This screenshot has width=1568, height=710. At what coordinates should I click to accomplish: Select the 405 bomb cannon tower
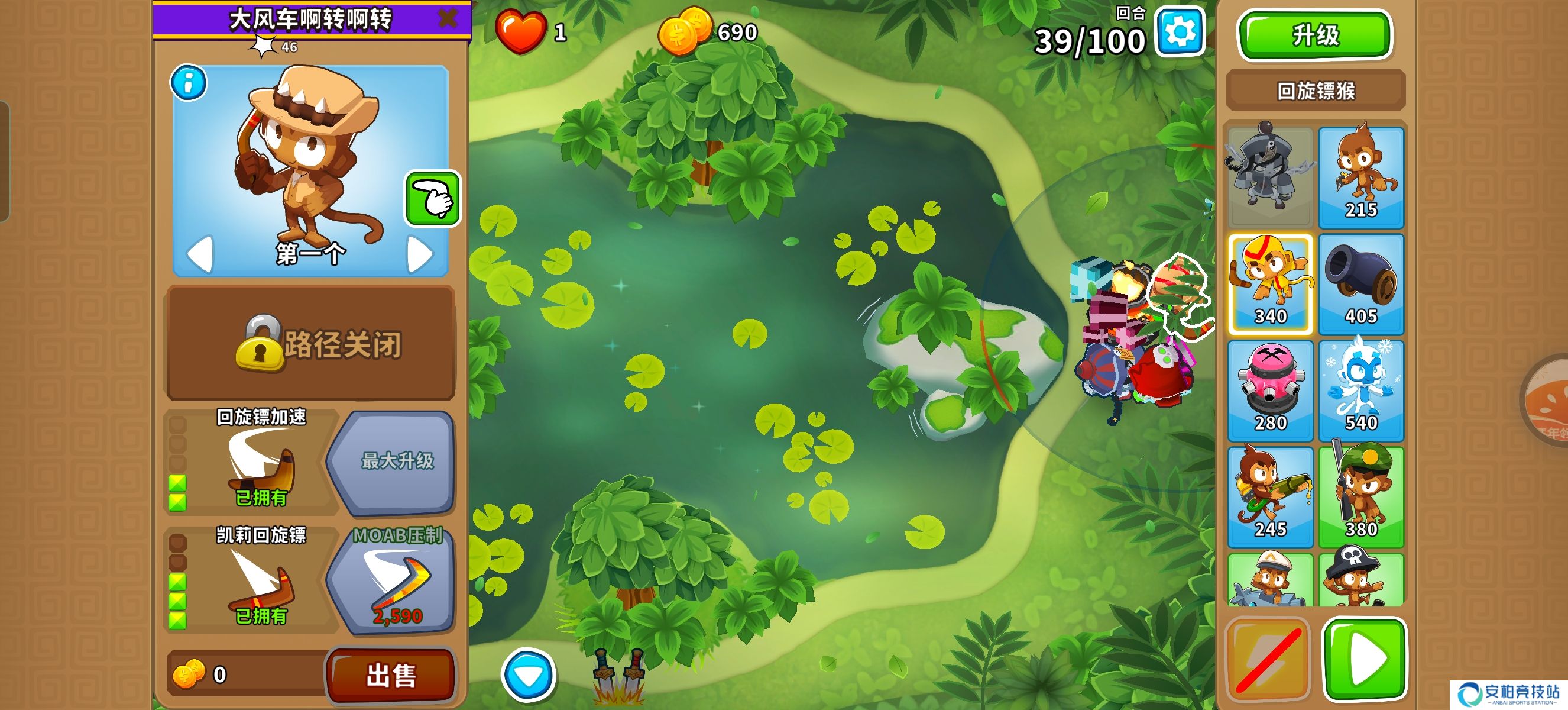coord(1360,284)
